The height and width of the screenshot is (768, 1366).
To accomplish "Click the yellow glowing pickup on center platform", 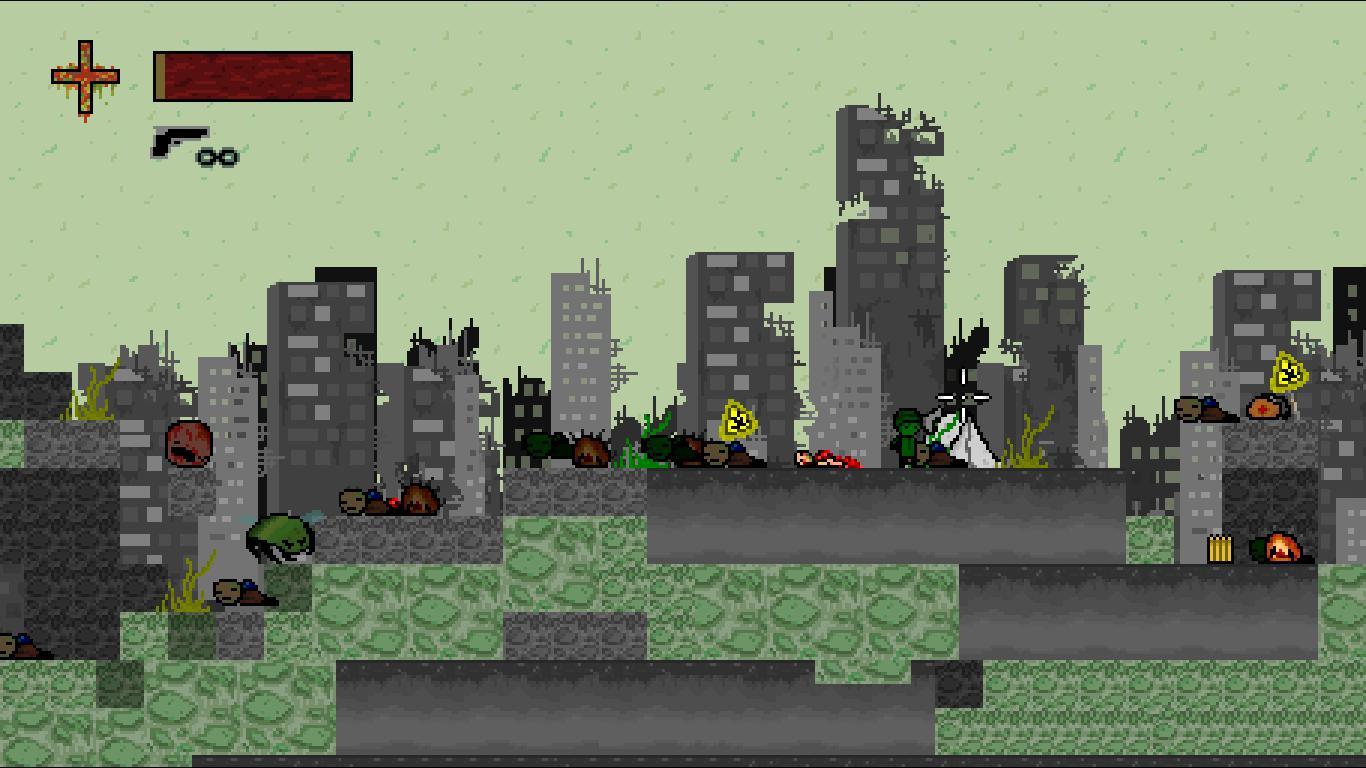I will pyautogui.click(x=737, y=420).
